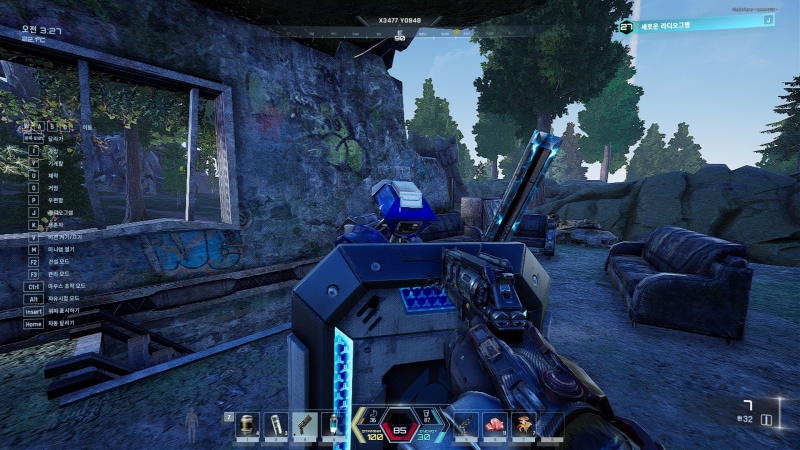The image size is (800, 450).
Task: Equip the rifle in hotbar slot 5
Action: [x=467, y=425]
